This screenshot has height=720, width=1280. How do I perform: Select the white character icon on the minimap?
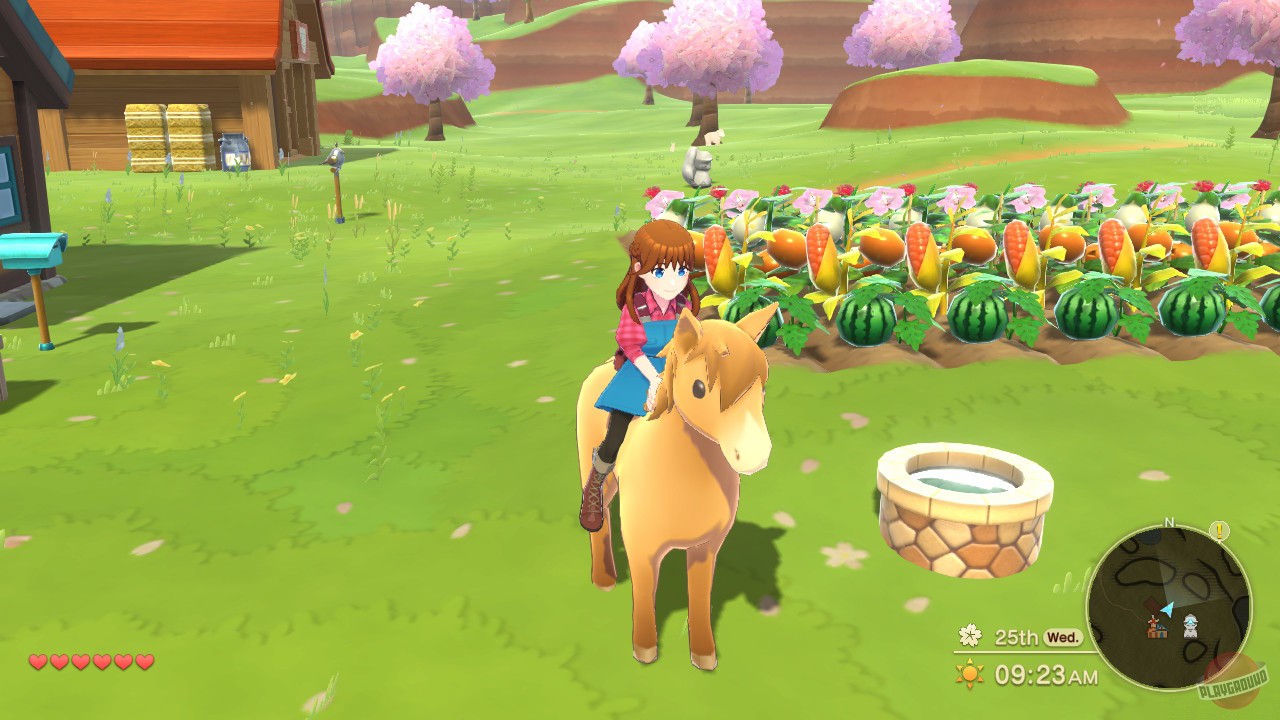1190,625
